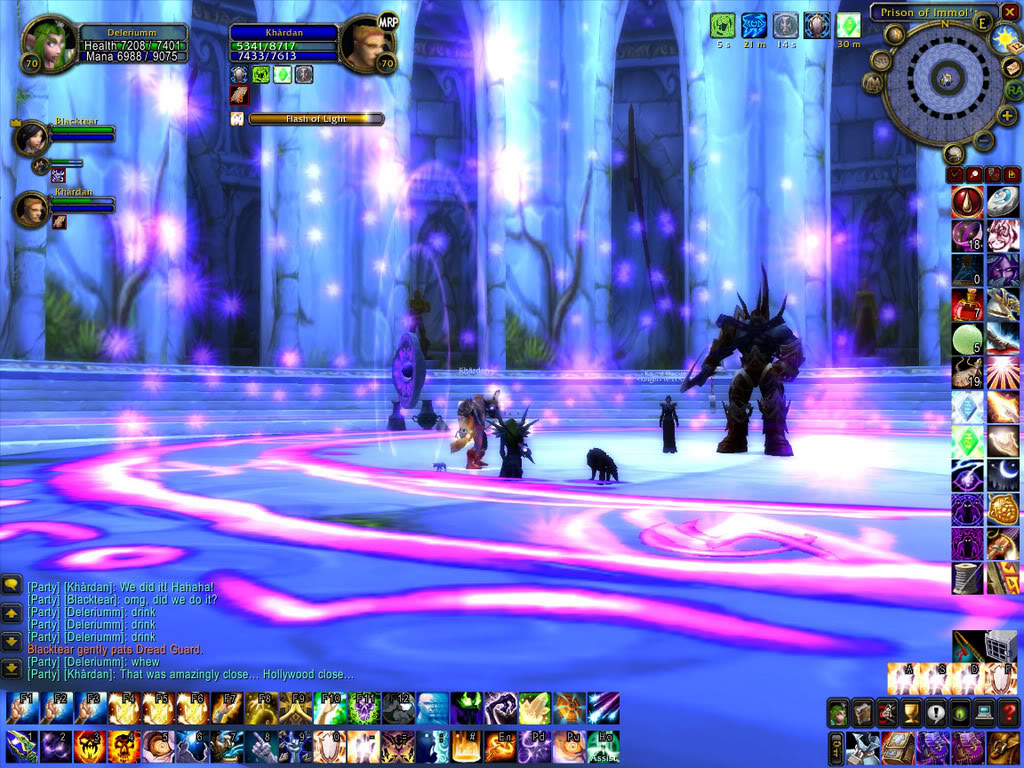
Task: Use the skull ability on key 4
Action: pyautogui.click(x=124, y=745)
